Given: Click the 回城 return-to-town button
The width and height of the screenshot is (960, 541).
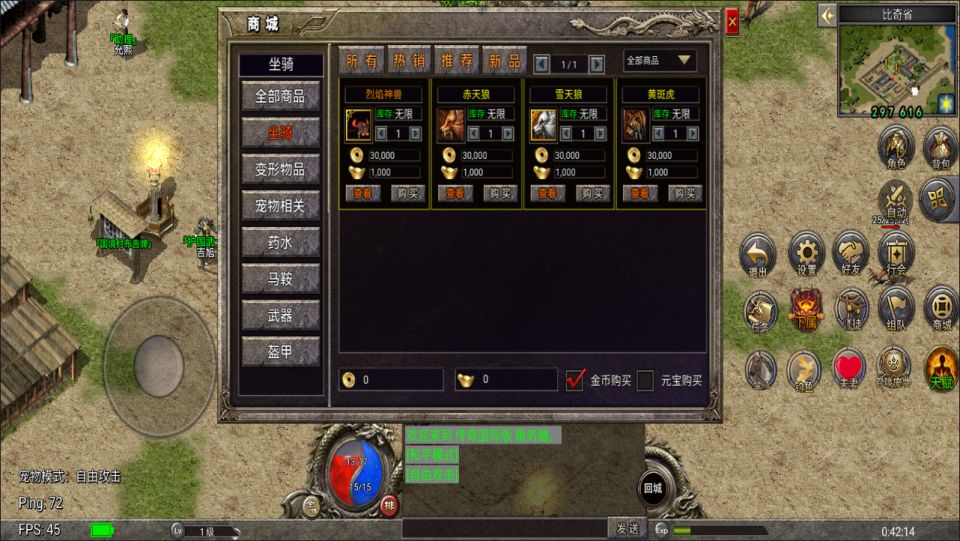Looking at the screenshot, I should coord(653,489).
